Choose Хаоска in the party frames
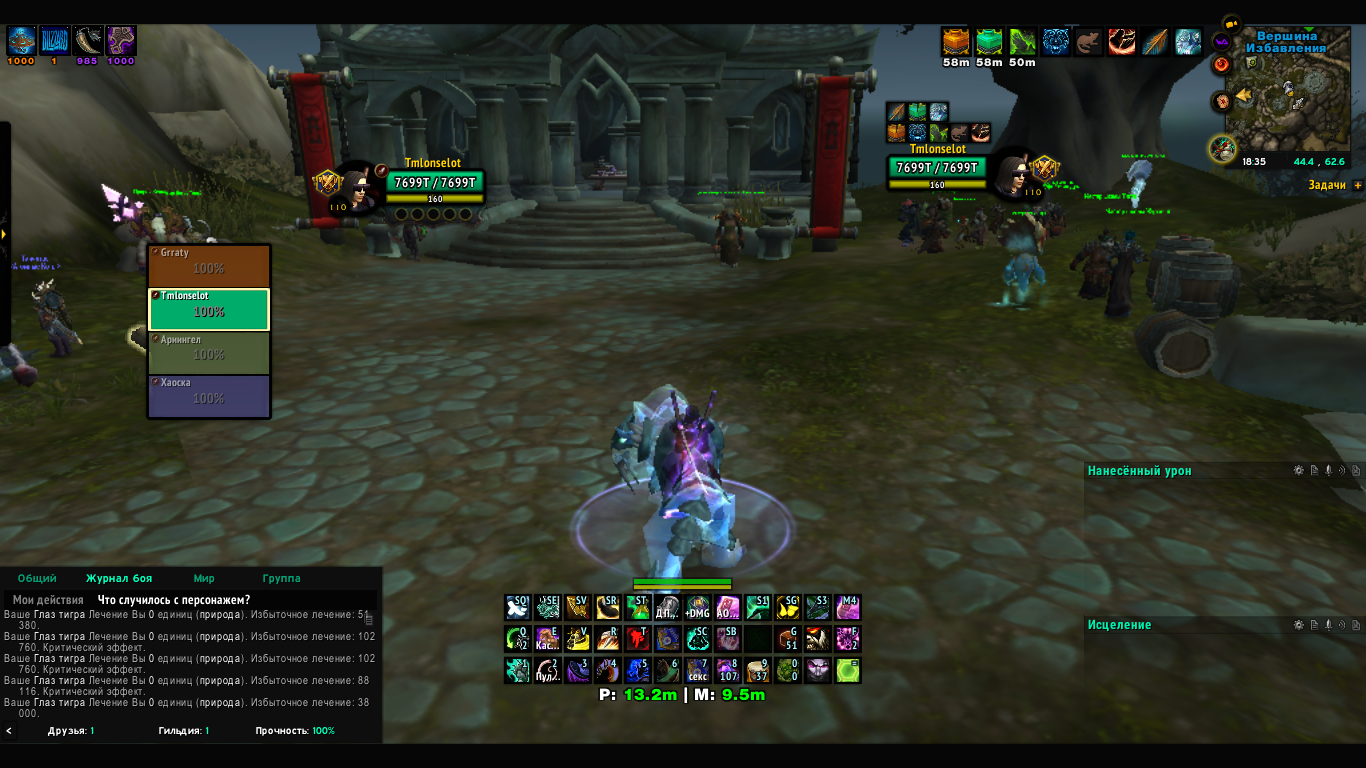The width and height of the screenshot is (1366, 768). click(x=209, y=396)
